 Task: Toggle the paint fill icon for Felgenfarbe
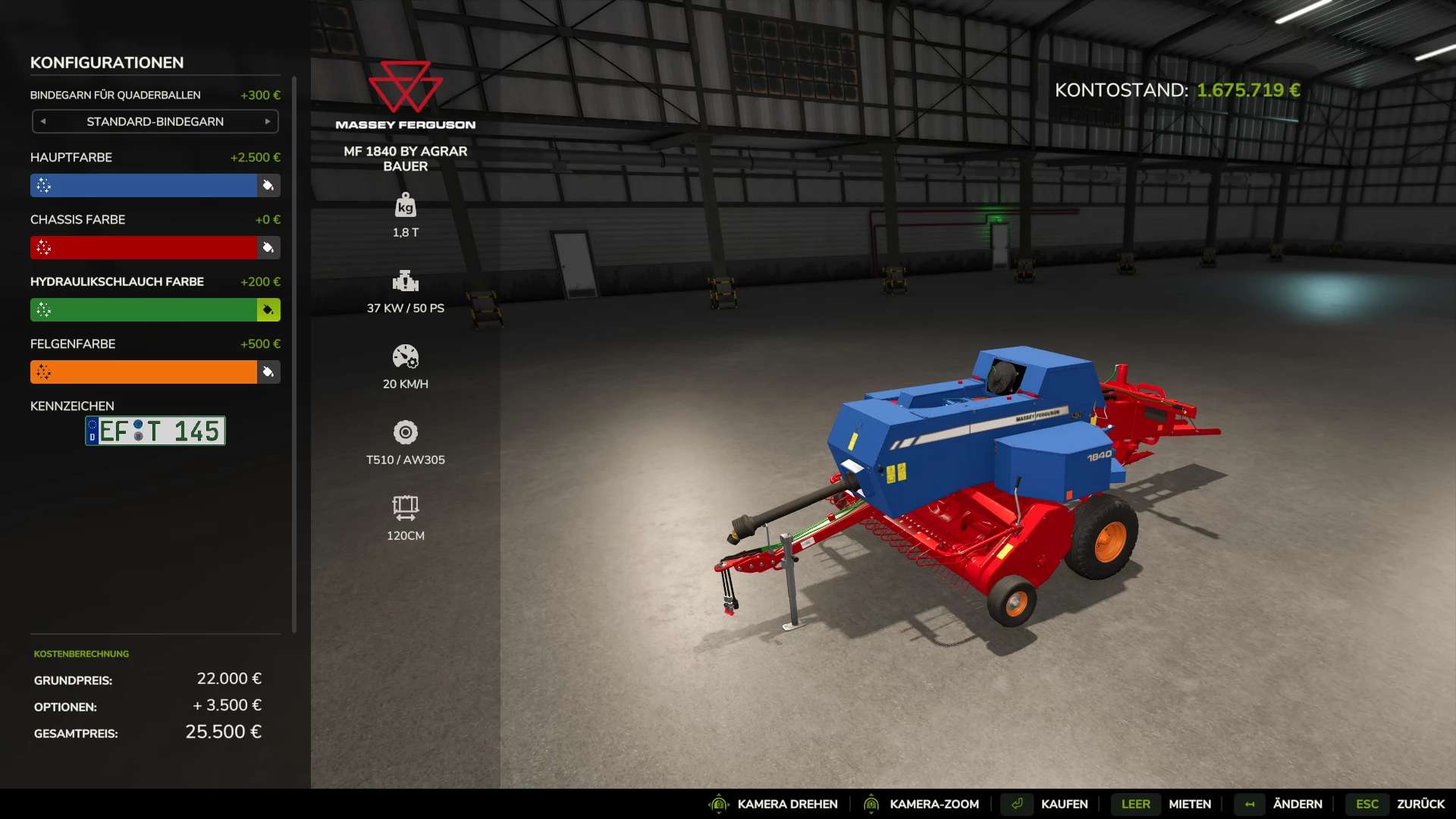269,372
